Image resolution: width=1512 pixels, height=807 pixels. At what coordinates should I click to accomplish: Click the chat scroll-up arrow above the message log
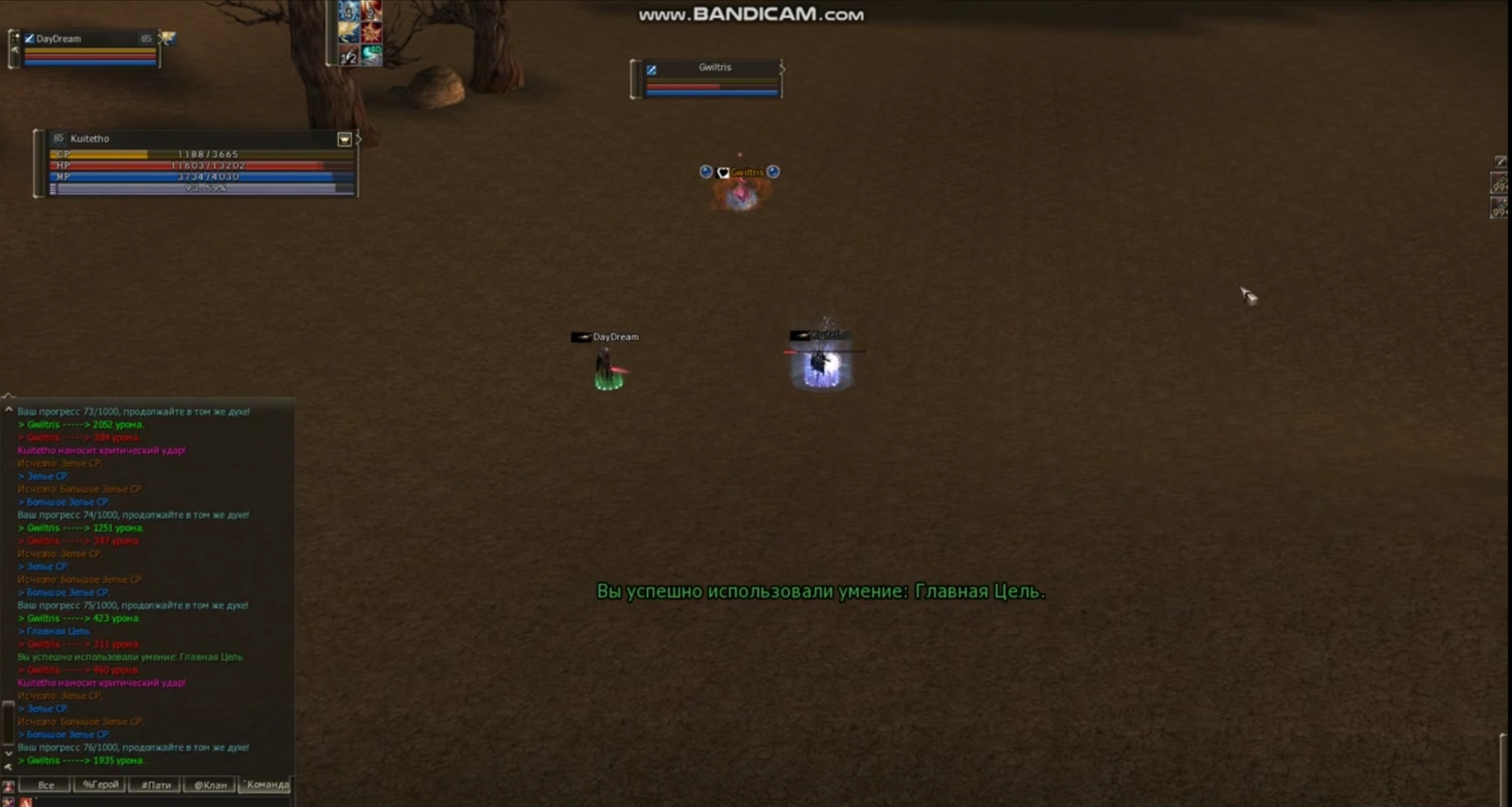8,407
